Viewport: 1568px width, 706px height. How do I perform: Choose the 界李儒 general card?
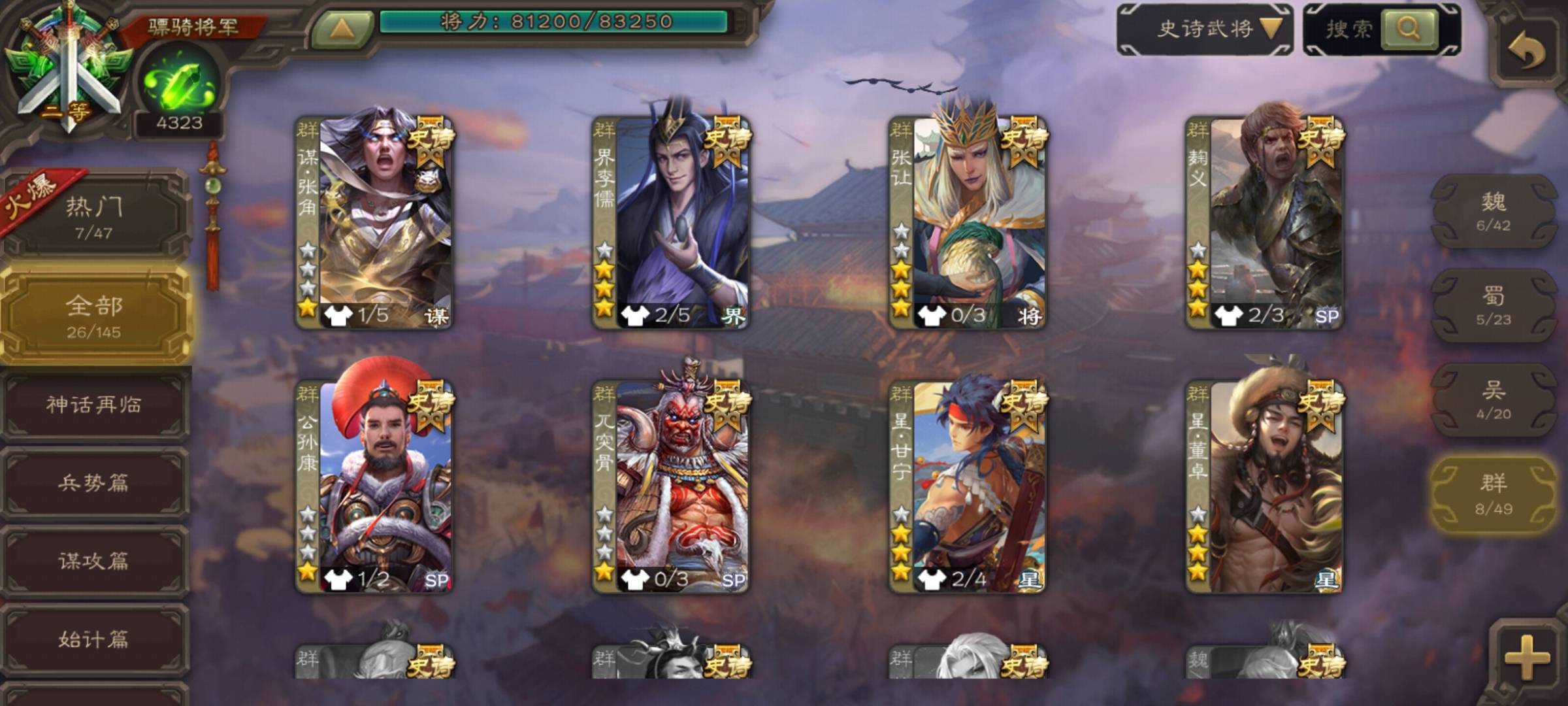point(670,222)
